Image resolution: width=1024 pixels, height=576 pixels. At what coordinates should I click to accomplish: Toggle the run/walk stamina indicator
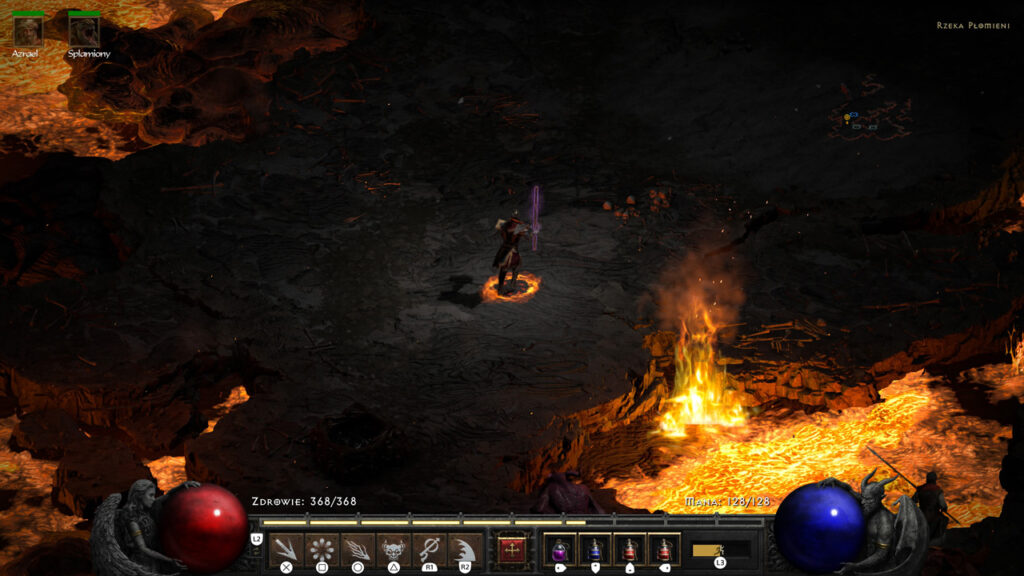(720, 550)
